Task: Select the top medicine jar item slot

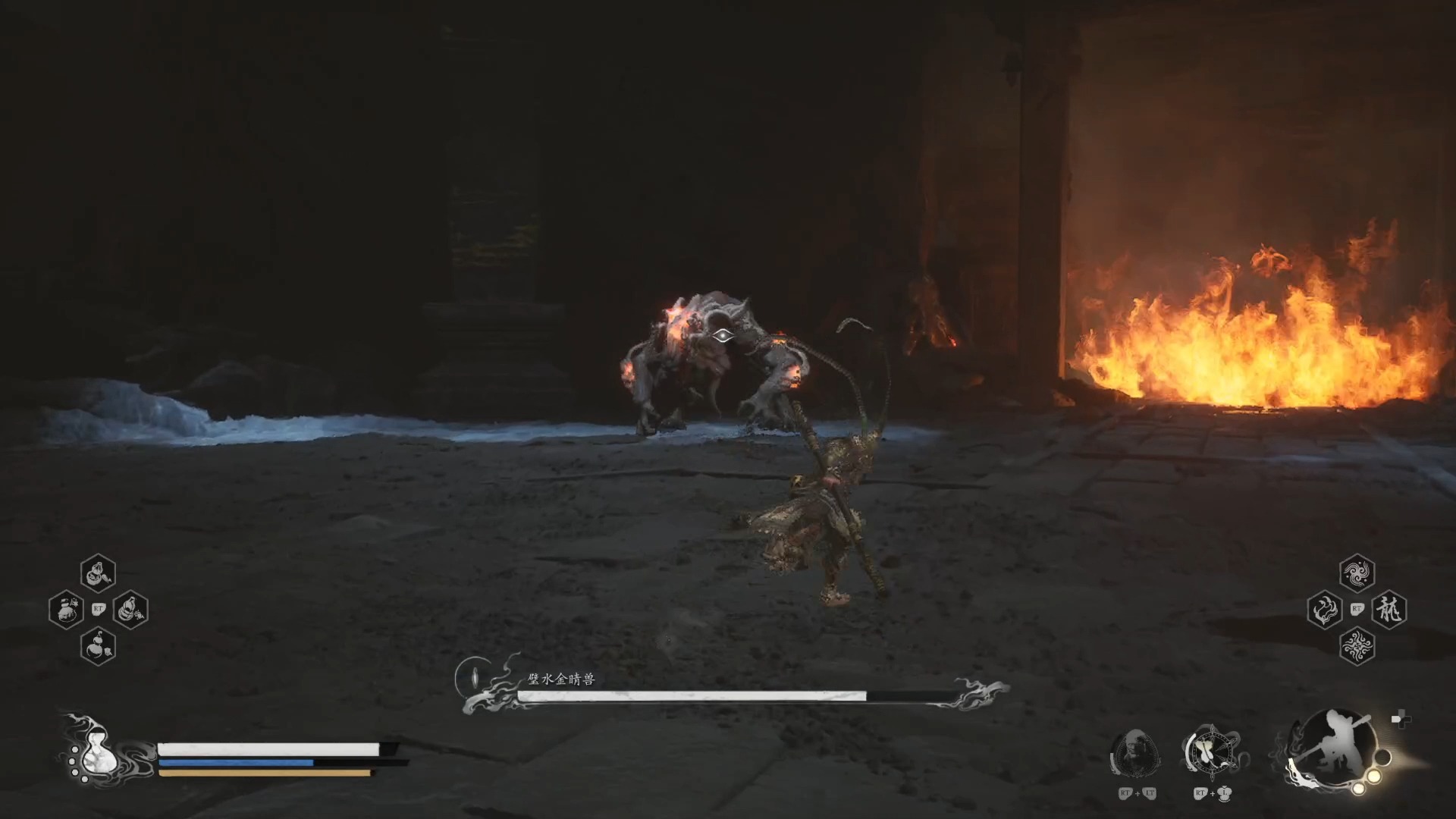Action: point(98,573)
